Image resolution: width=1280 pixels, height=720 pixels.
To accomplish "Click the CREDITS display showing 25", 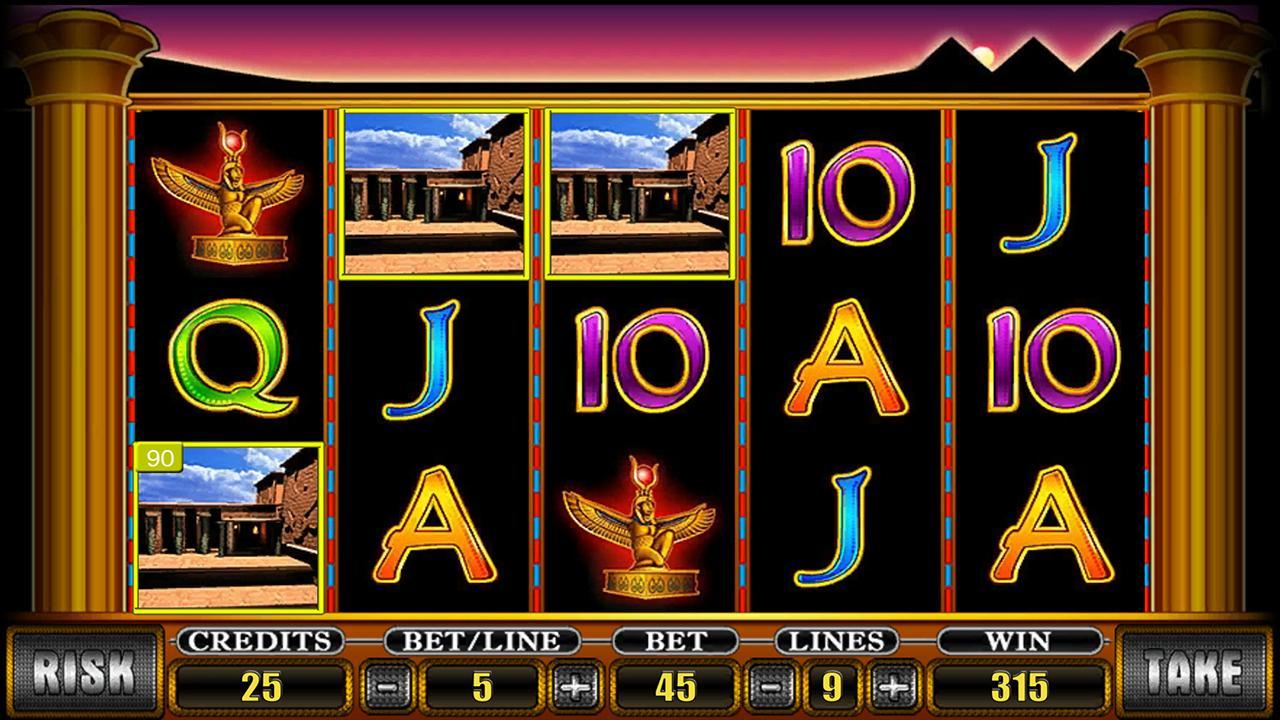I will (x=262, y=688).
